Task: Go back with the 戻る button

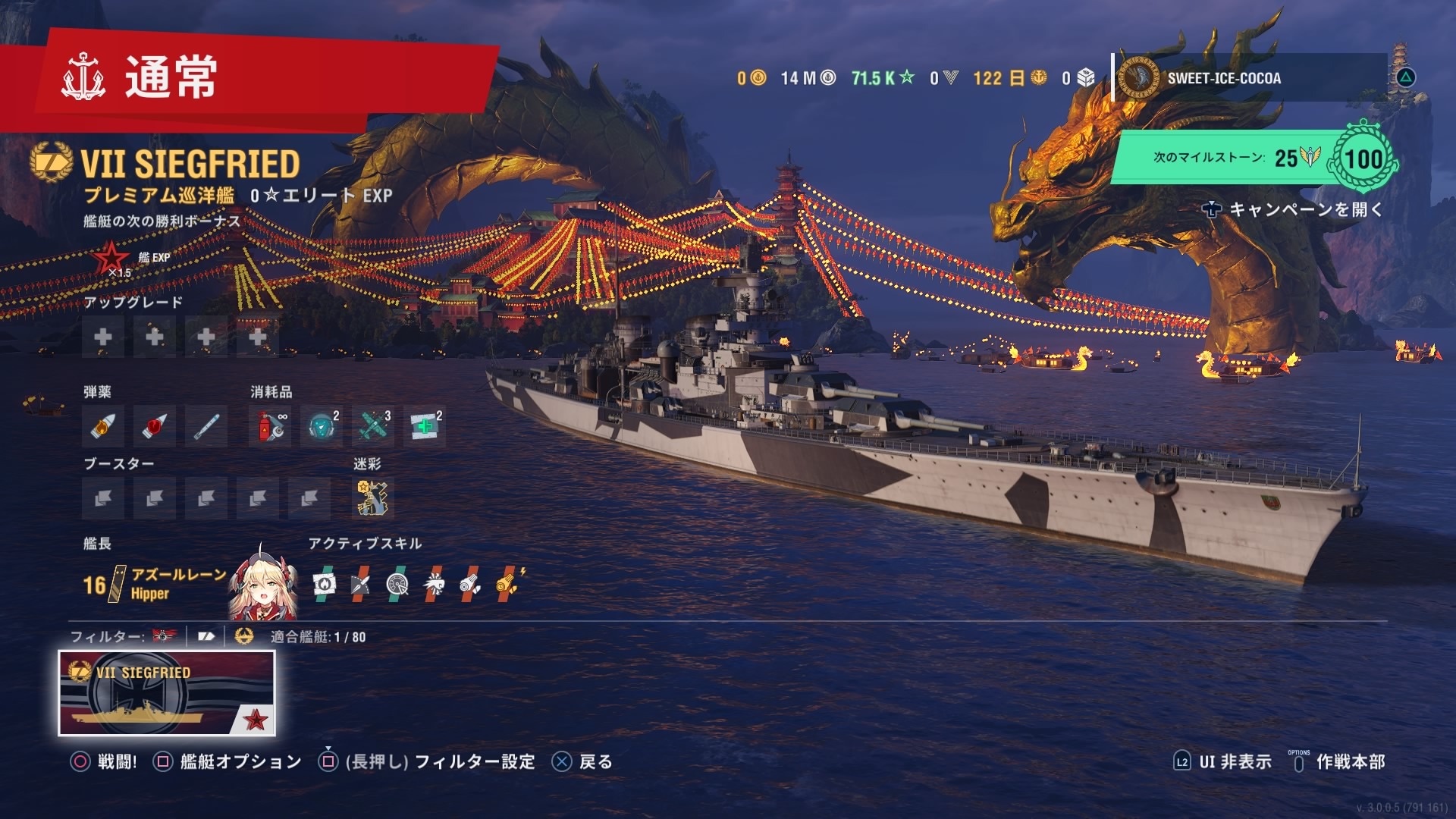Action: pyautogui.click(x=582, y=761)
